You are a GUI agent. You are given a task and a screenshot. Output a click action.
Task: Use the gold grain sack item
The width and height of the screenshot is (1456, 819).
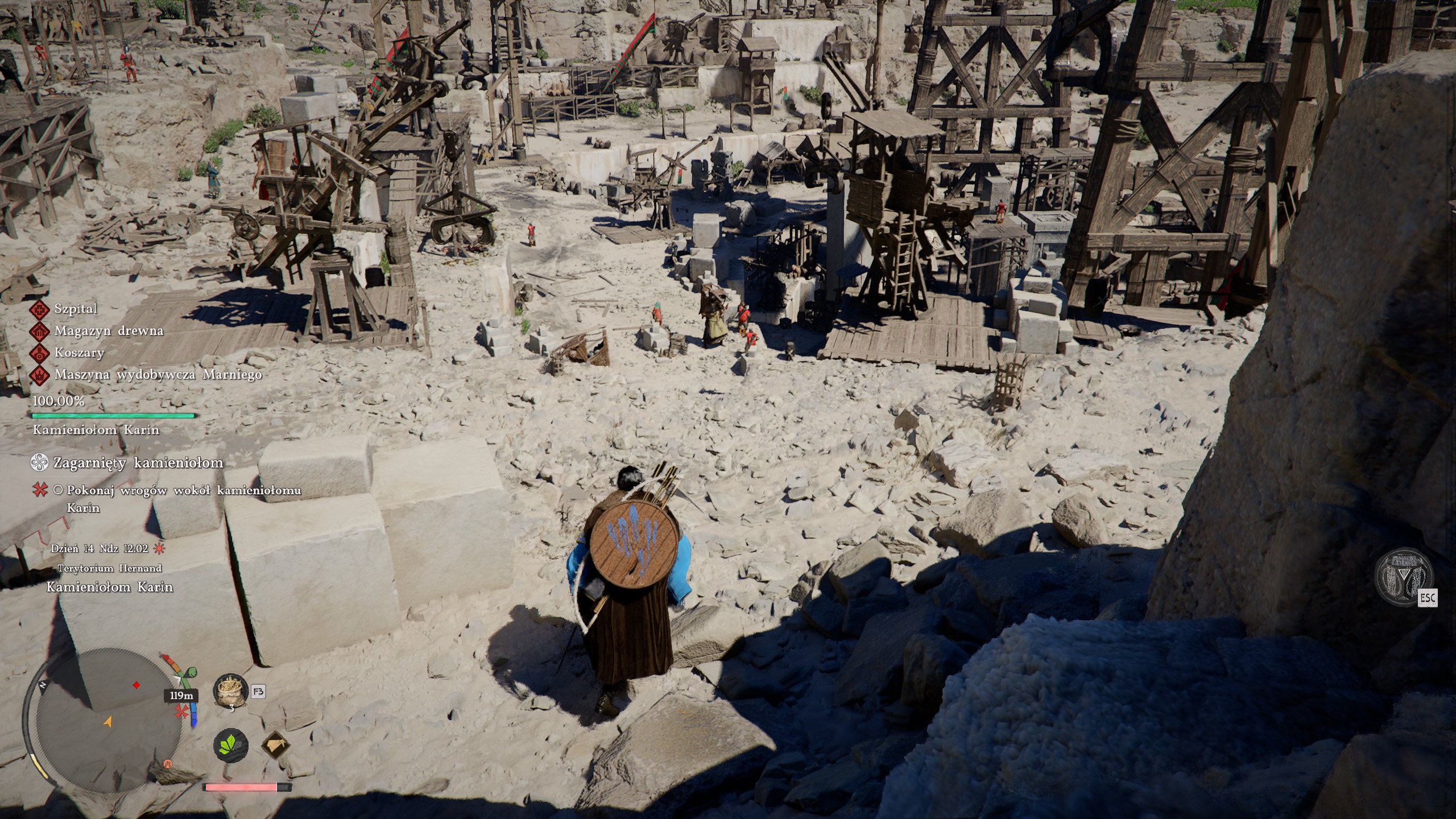tap(230, 692)
